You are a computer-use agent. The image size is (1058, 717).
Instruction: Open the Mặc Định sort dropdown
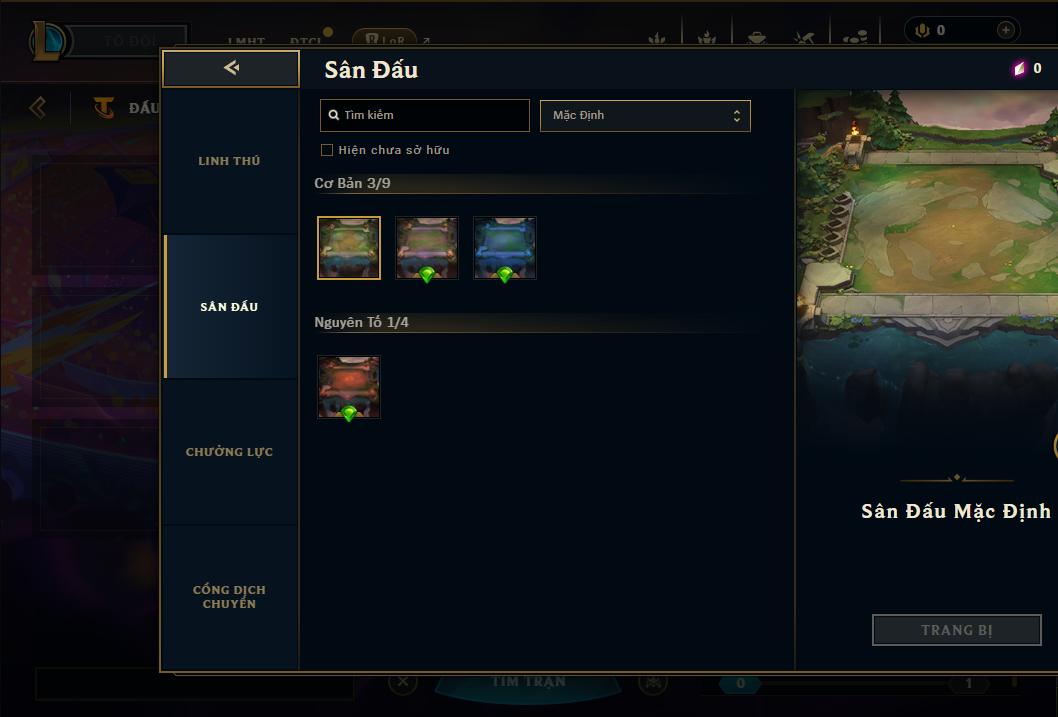(645, 115)
